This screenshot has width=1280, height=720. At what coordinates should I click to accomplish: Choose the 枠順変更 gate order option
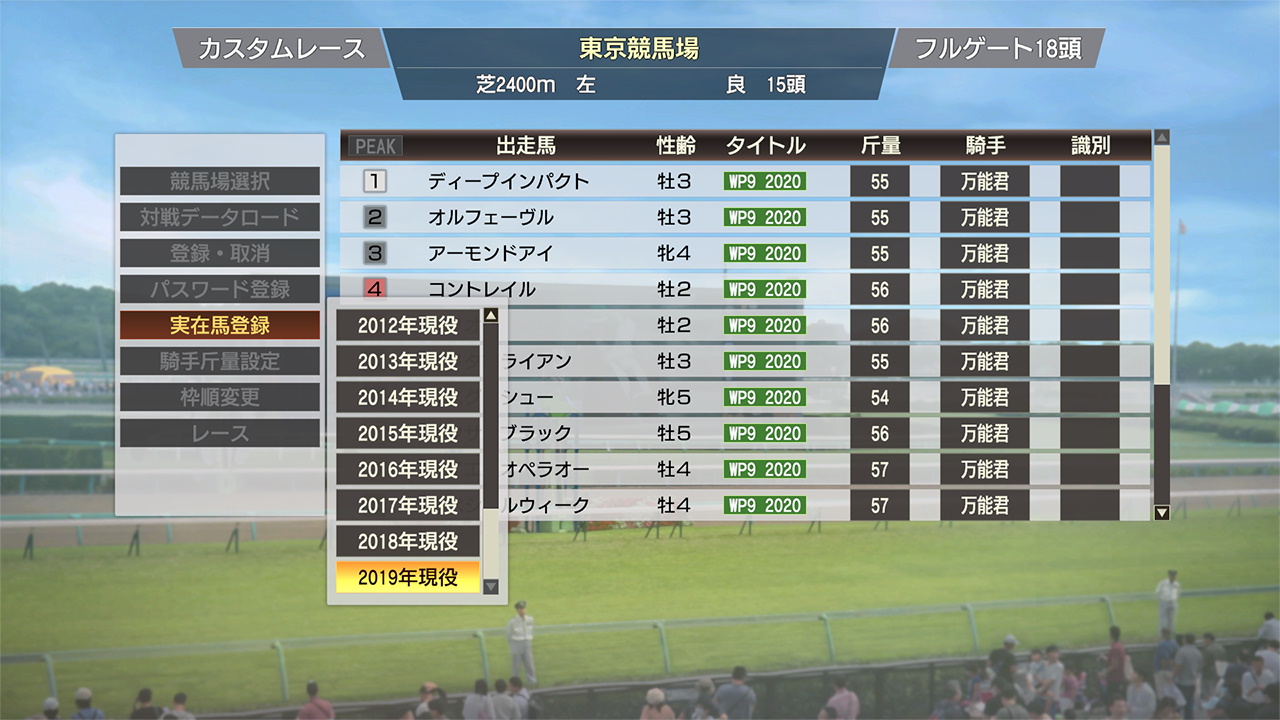[220, 397]
